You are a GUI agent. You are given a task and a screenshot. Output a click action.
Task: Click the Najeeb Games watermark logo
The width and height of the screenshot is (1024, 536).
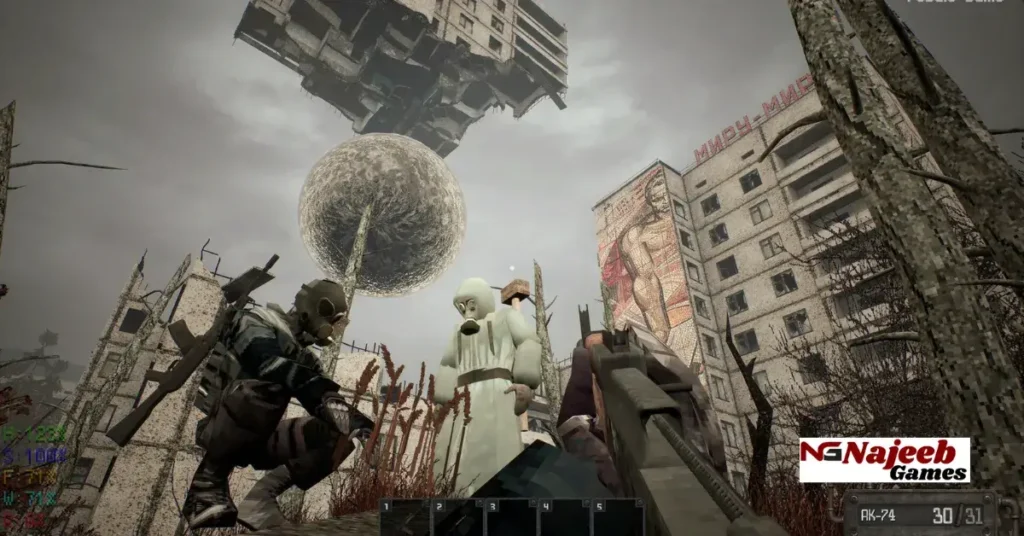tap(884, 460)
